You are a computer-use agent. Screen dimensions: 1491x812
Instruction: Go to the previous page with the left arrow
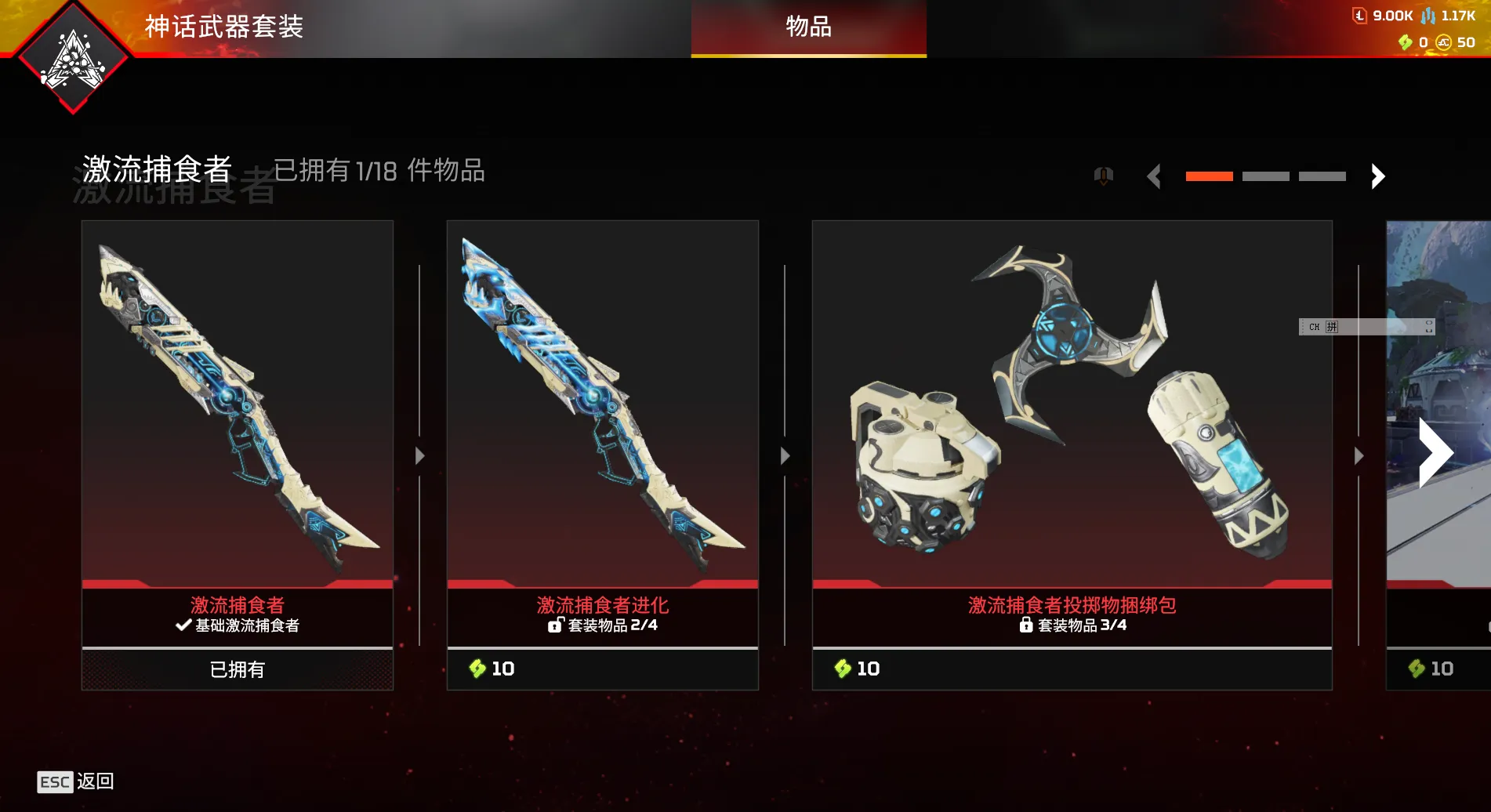[x=1154, y=176]
